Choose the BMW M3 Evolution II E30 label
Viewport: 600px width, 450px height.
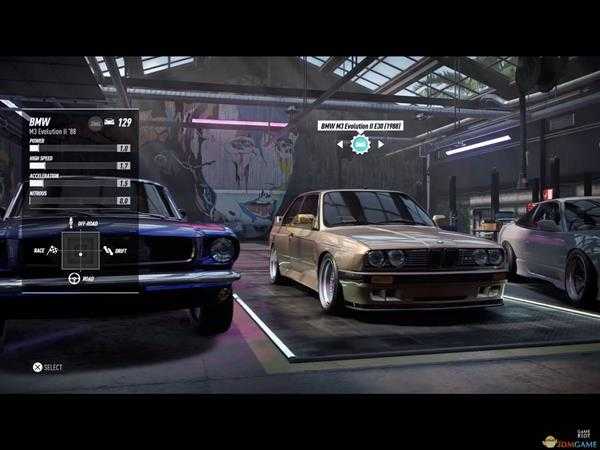point(361,126)
